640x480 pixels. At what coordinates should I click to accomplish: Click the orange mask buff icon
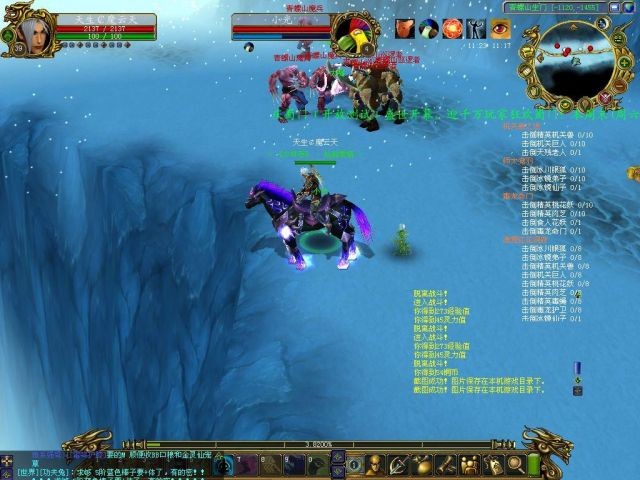coord(405,28)
